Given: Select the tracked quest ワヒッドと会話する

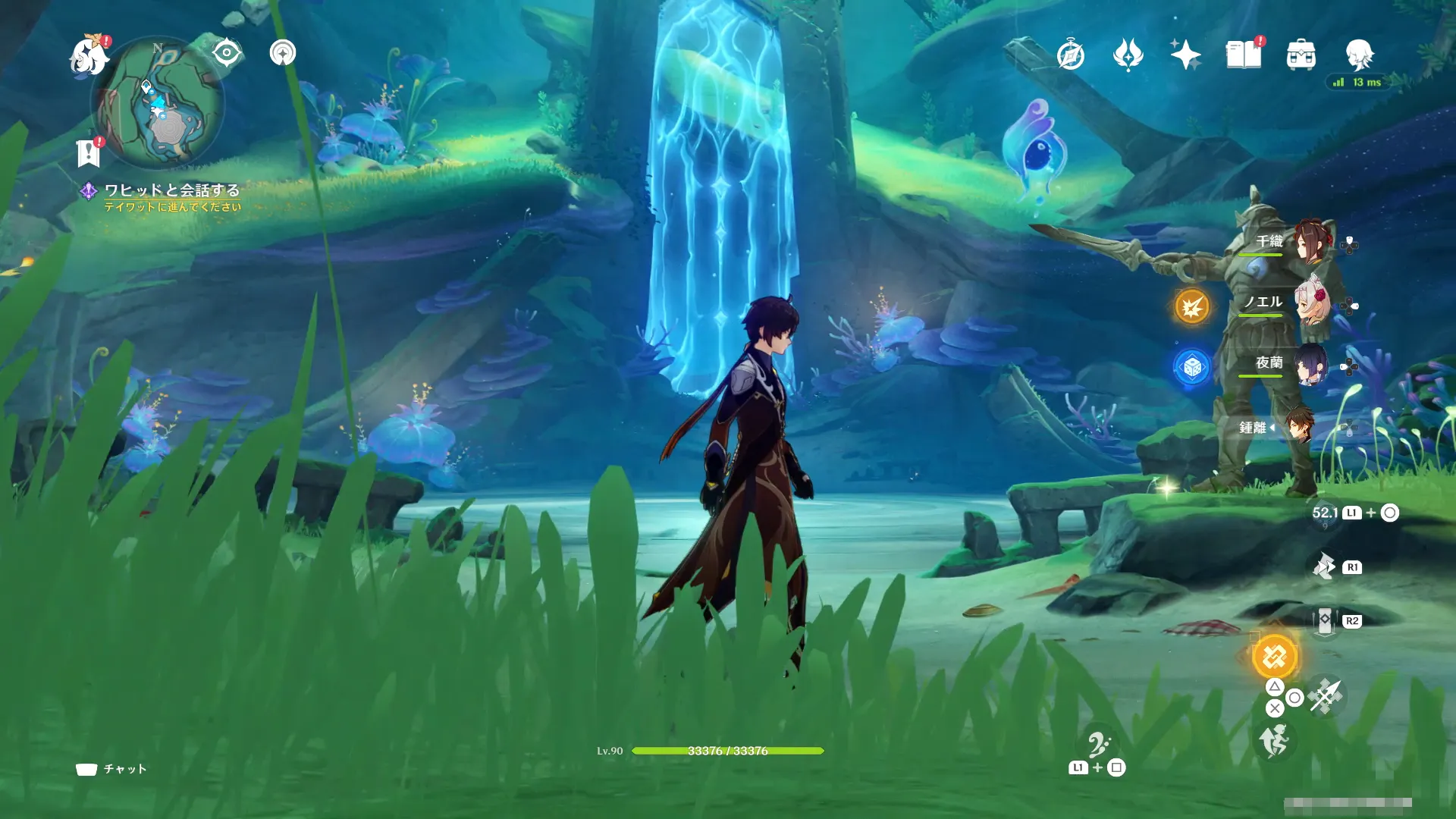Looking at the screenshot, I should coord(171,190).
